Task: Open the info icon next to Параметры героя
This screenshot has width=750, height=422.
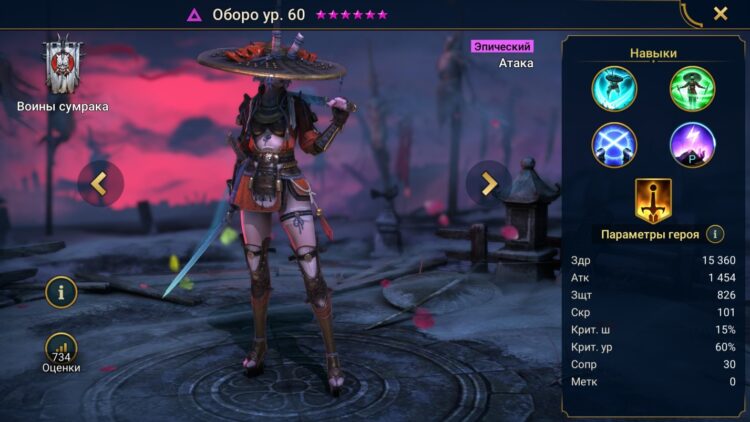Action: click(715, 234)
